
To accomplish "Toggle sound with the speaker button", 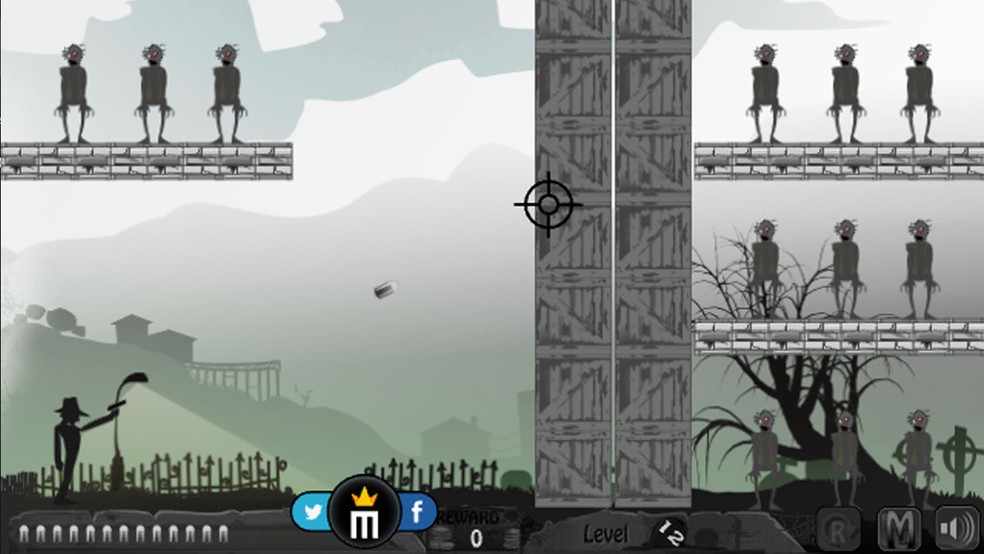I will point(956,527).
